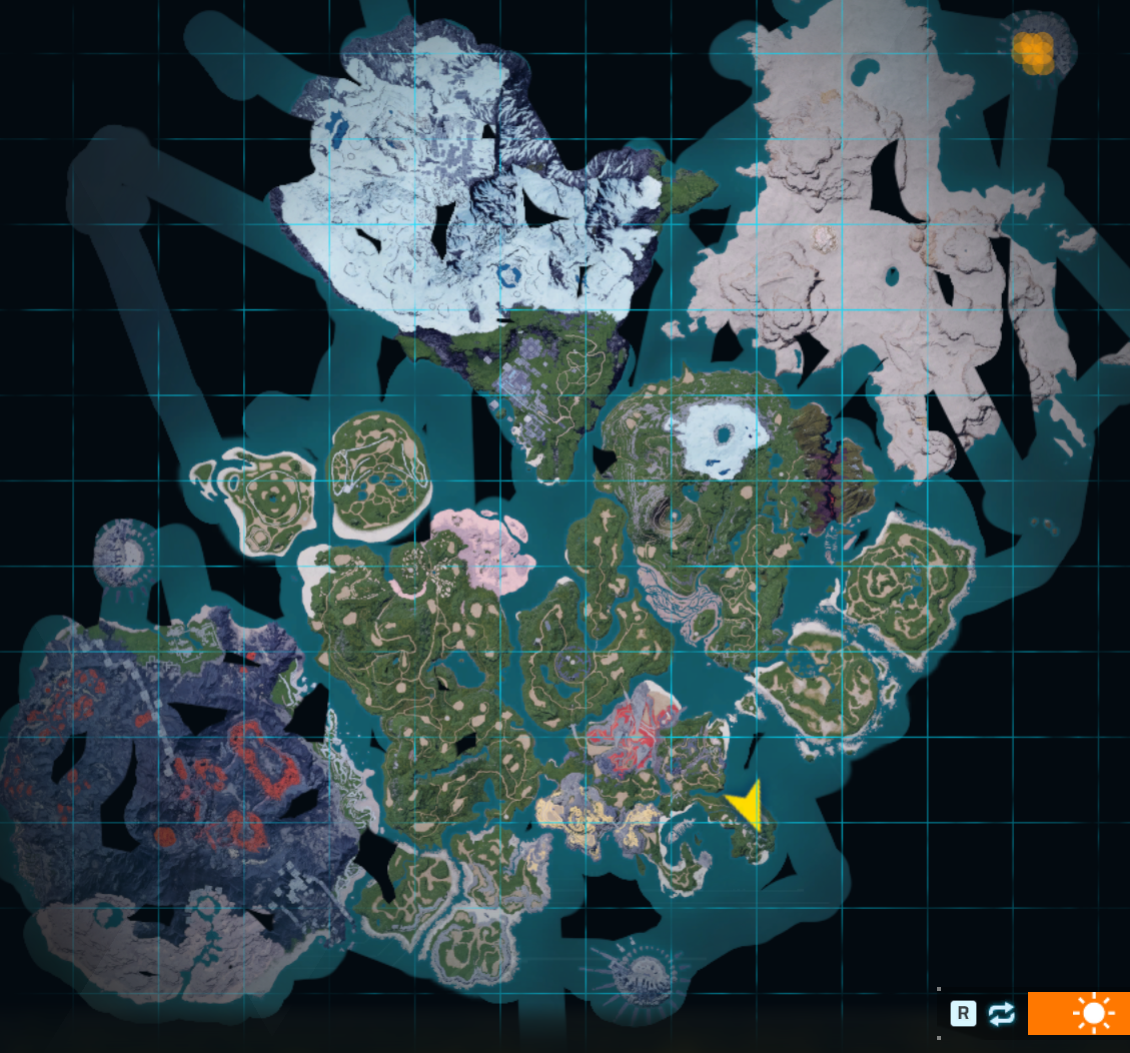Click the orange cluster map marker
This screenshot has height=1053, width=1130.
1032,51
